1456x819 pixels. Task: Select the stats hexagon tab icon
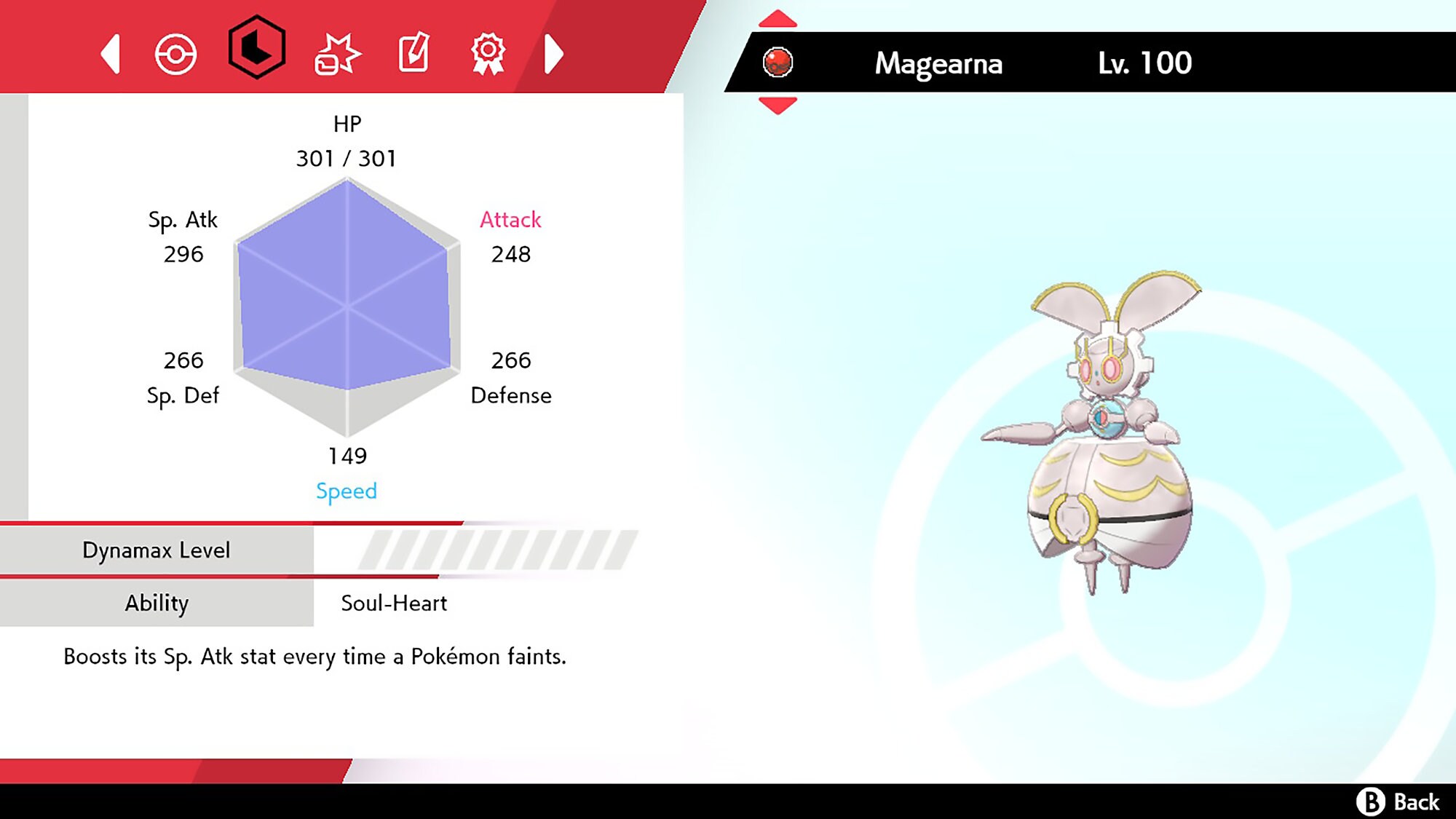click(x=256, y=52)
